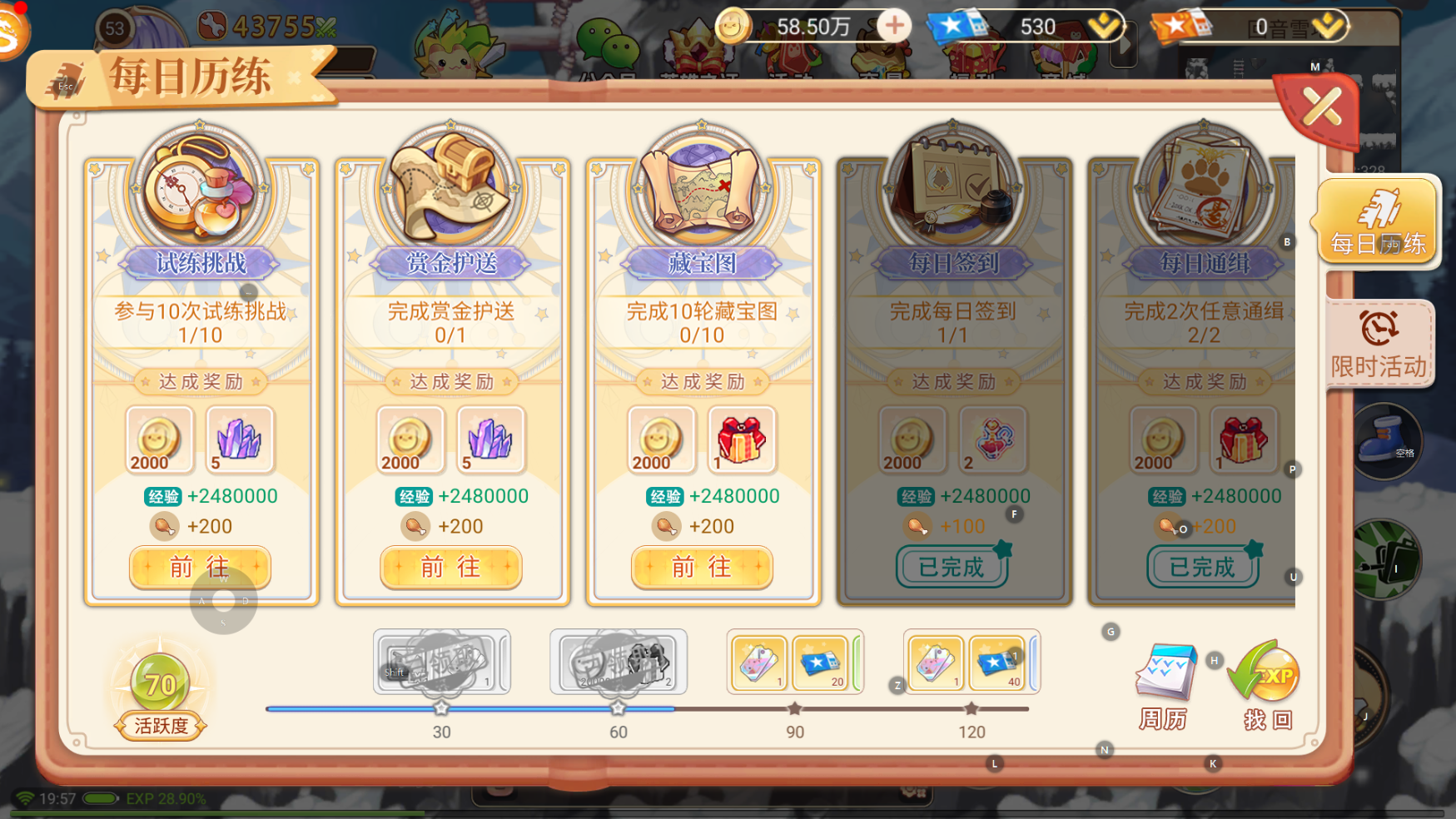
Task: Click the 藏宝图 treasure map scroll icon
Action: pos(700,190)
